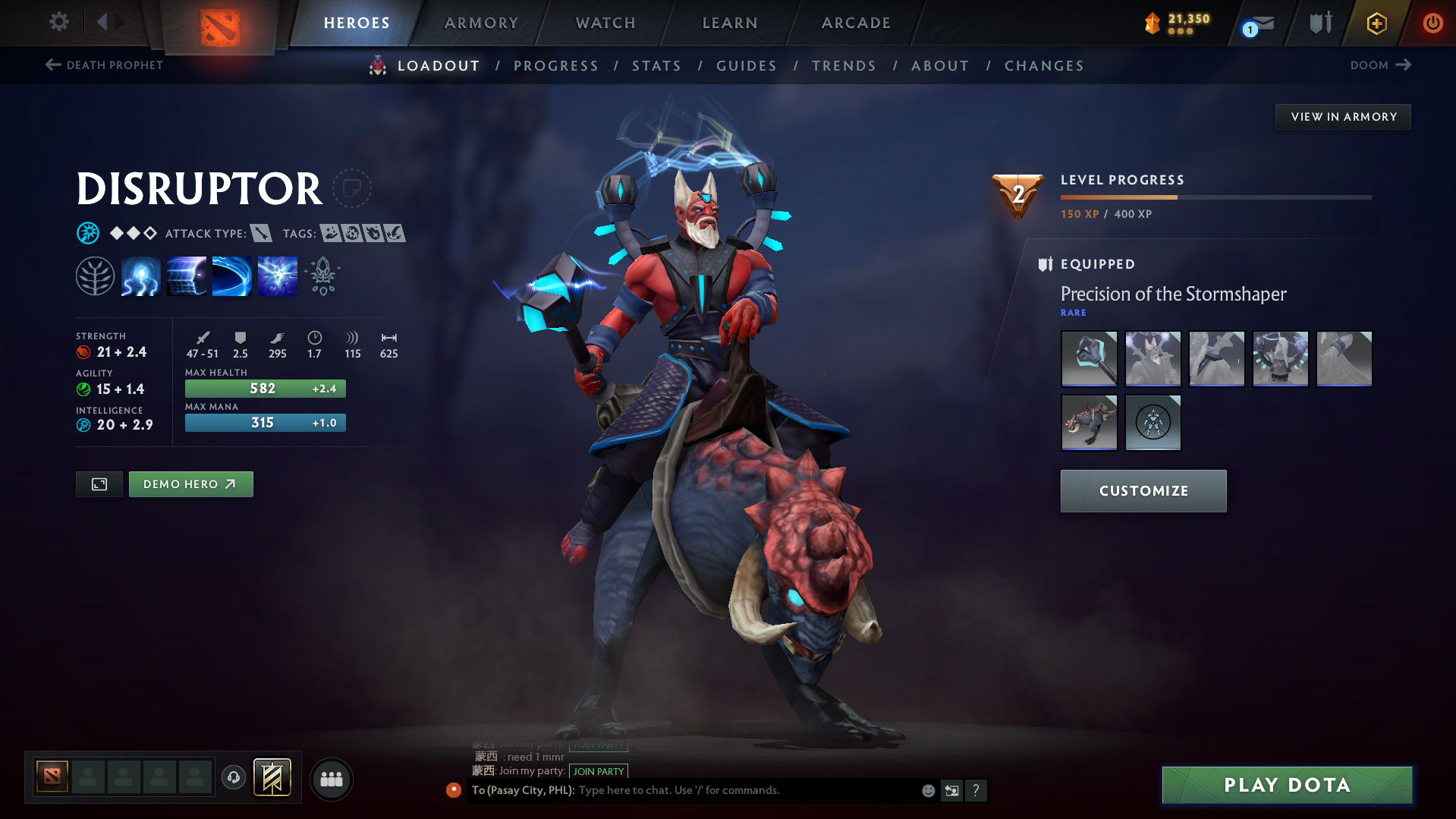Switch to the STATS tab
This screenshot has width=1456, height=819.
point(656,65)
